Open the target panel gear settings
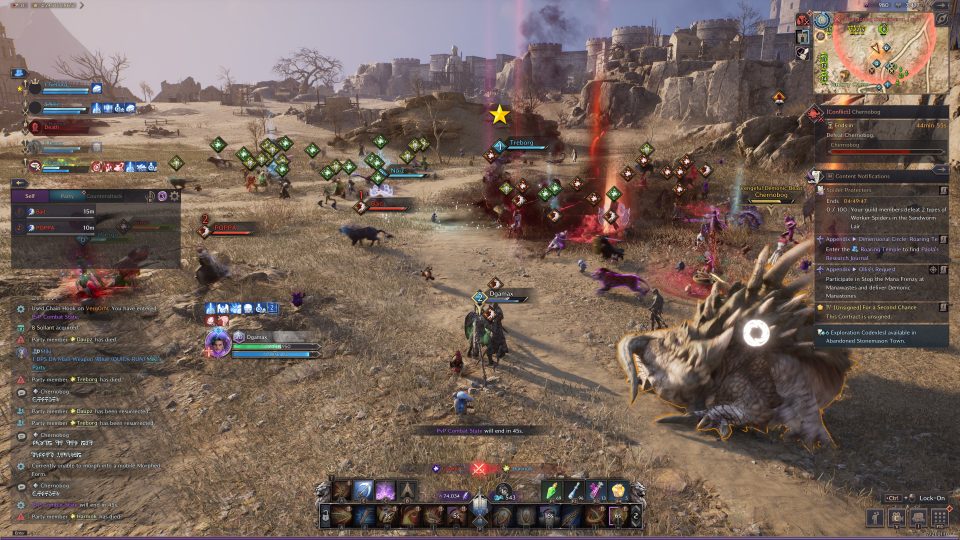The width and height of the screenshot is (960, 540). 174,196
